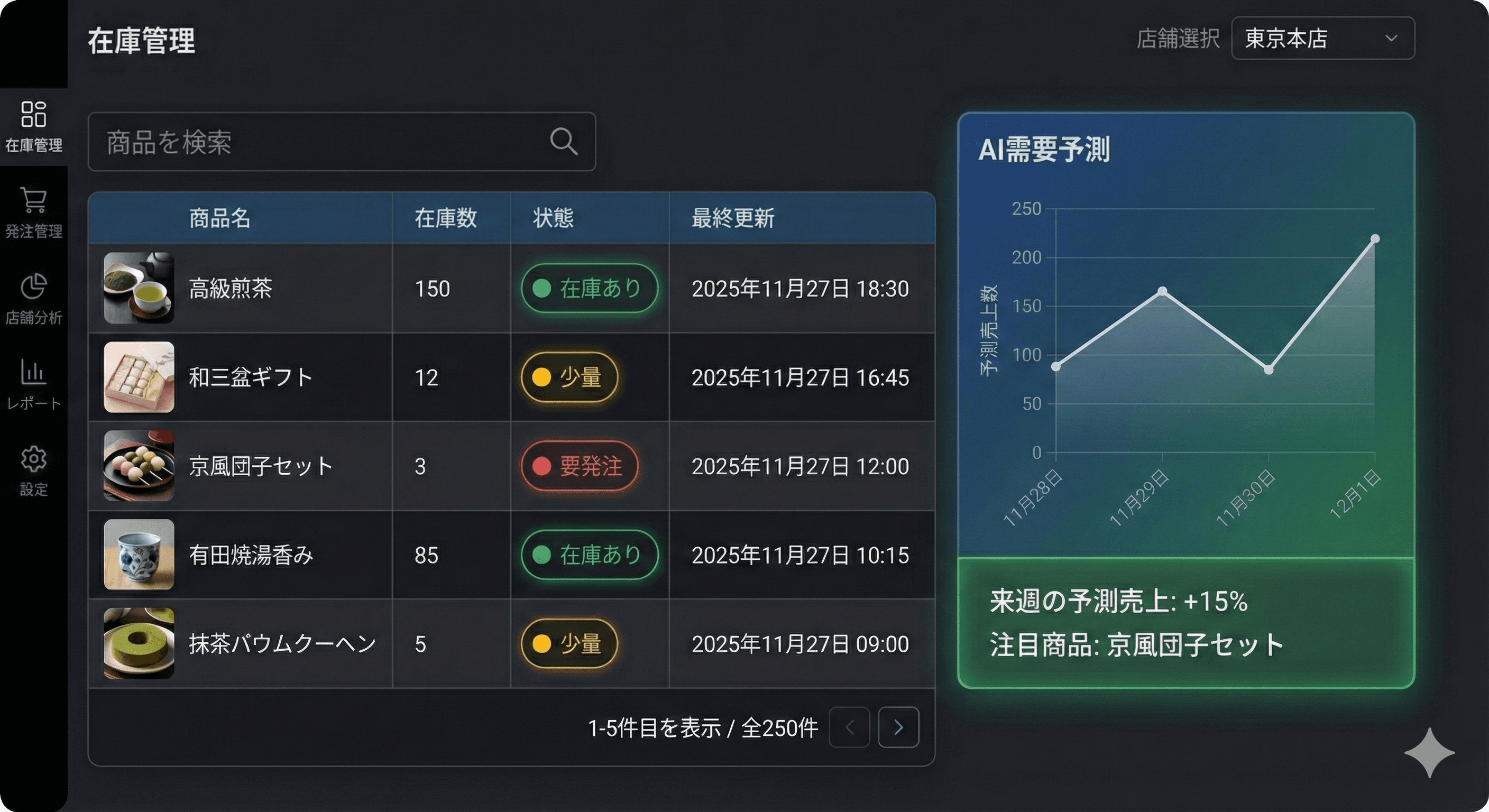Open next page with the right chevron
The width and height of the screenshot is (1489, 812).
point(898,727)
